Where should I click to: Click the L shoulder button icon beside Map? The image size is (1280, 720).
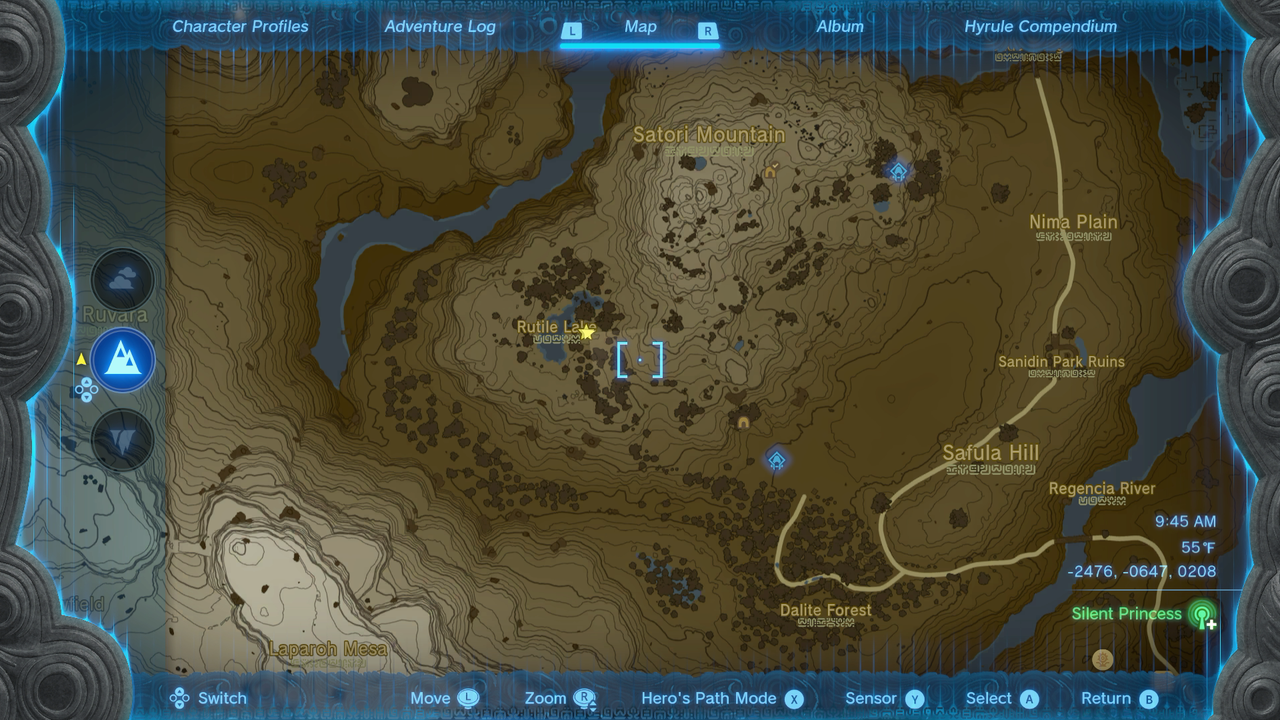572,31
